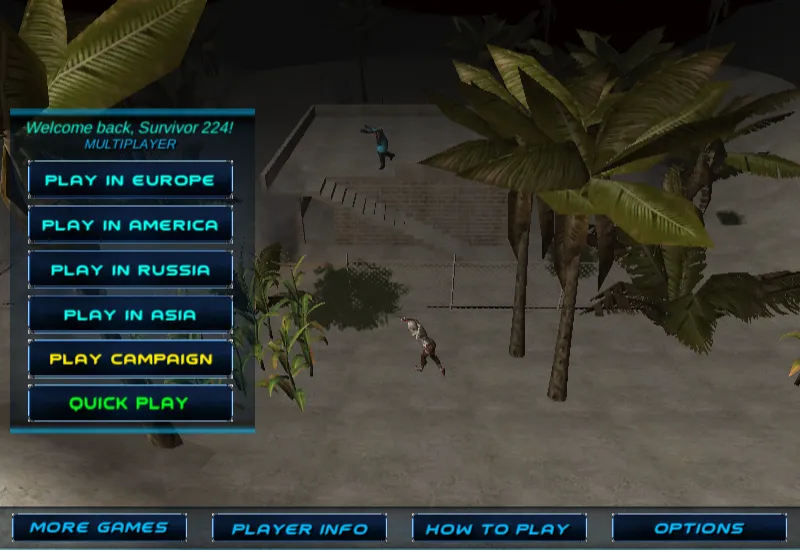Click Play in Asia
Image resolution: width=800 pixels, height=550 pixels.
pos(130,315)
